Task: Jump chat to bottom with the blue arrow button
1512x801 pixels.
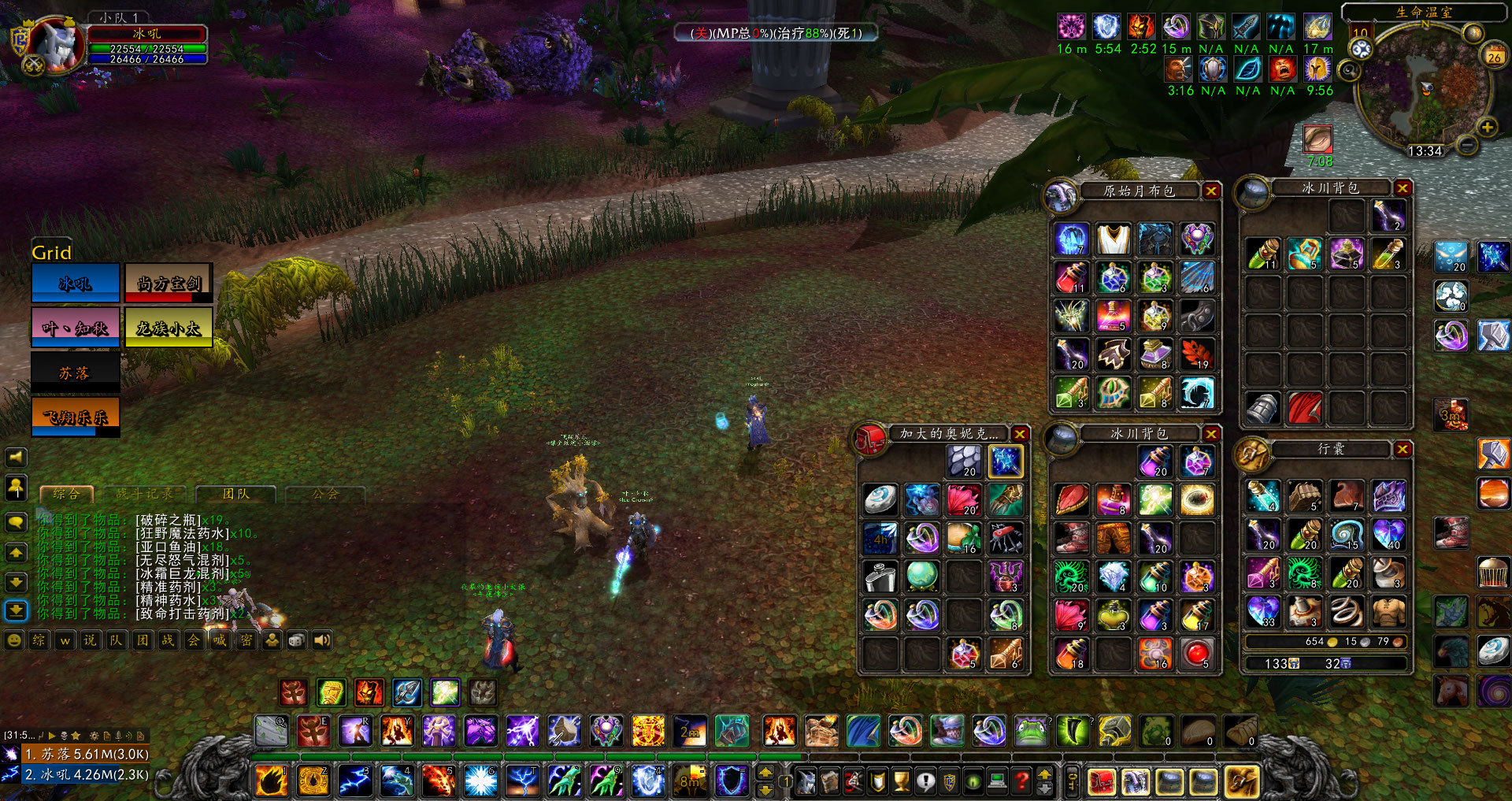Action: point(17,610)
